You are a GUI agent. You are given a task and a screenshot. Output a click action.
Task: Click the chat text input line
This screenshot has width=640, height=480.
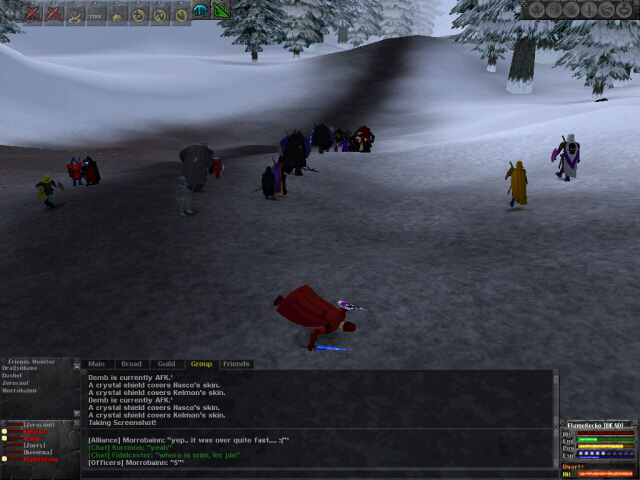(x=320, y=473)
